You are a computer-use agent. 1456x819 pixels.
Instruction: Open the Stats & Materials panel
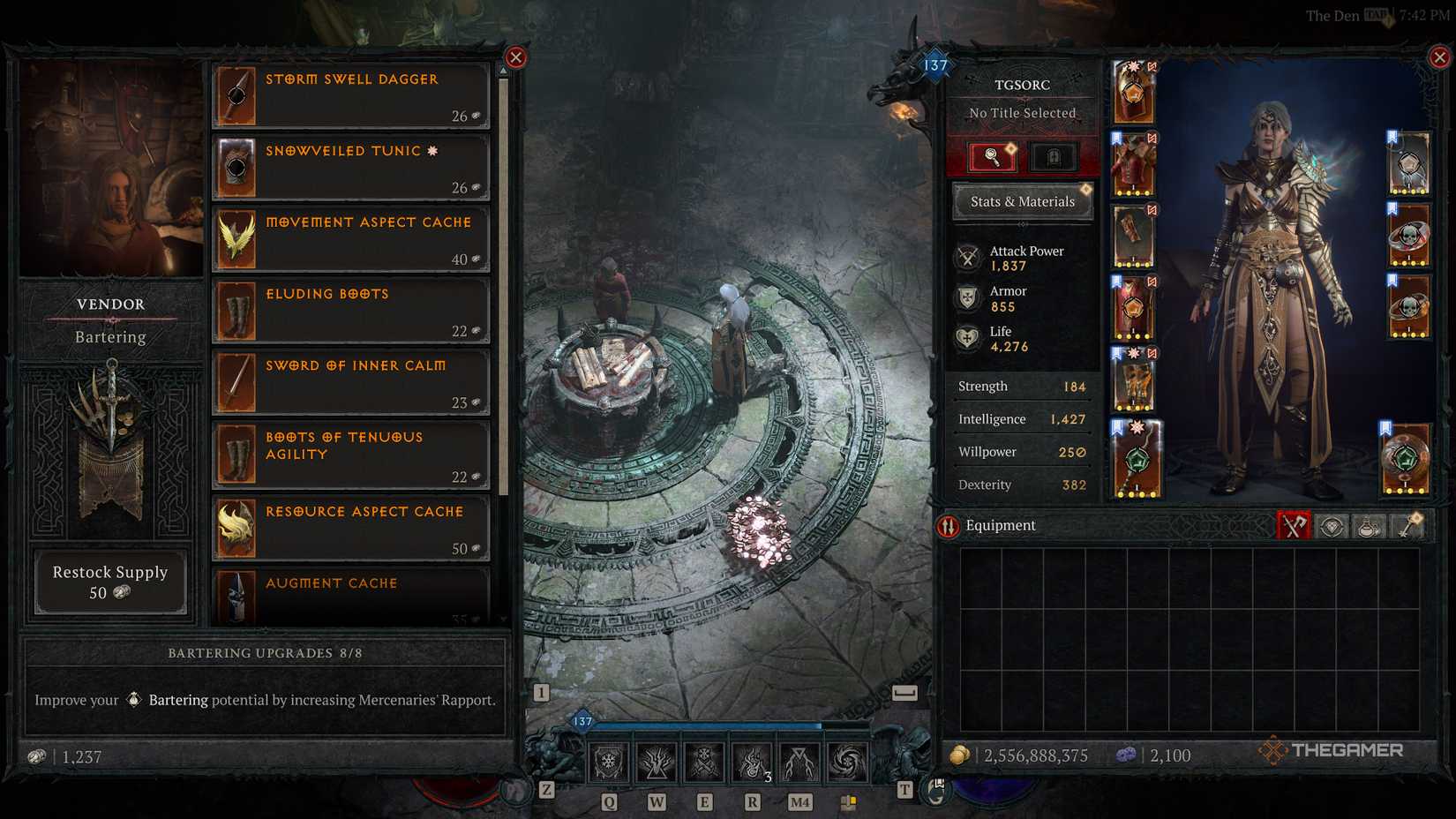1022,201
